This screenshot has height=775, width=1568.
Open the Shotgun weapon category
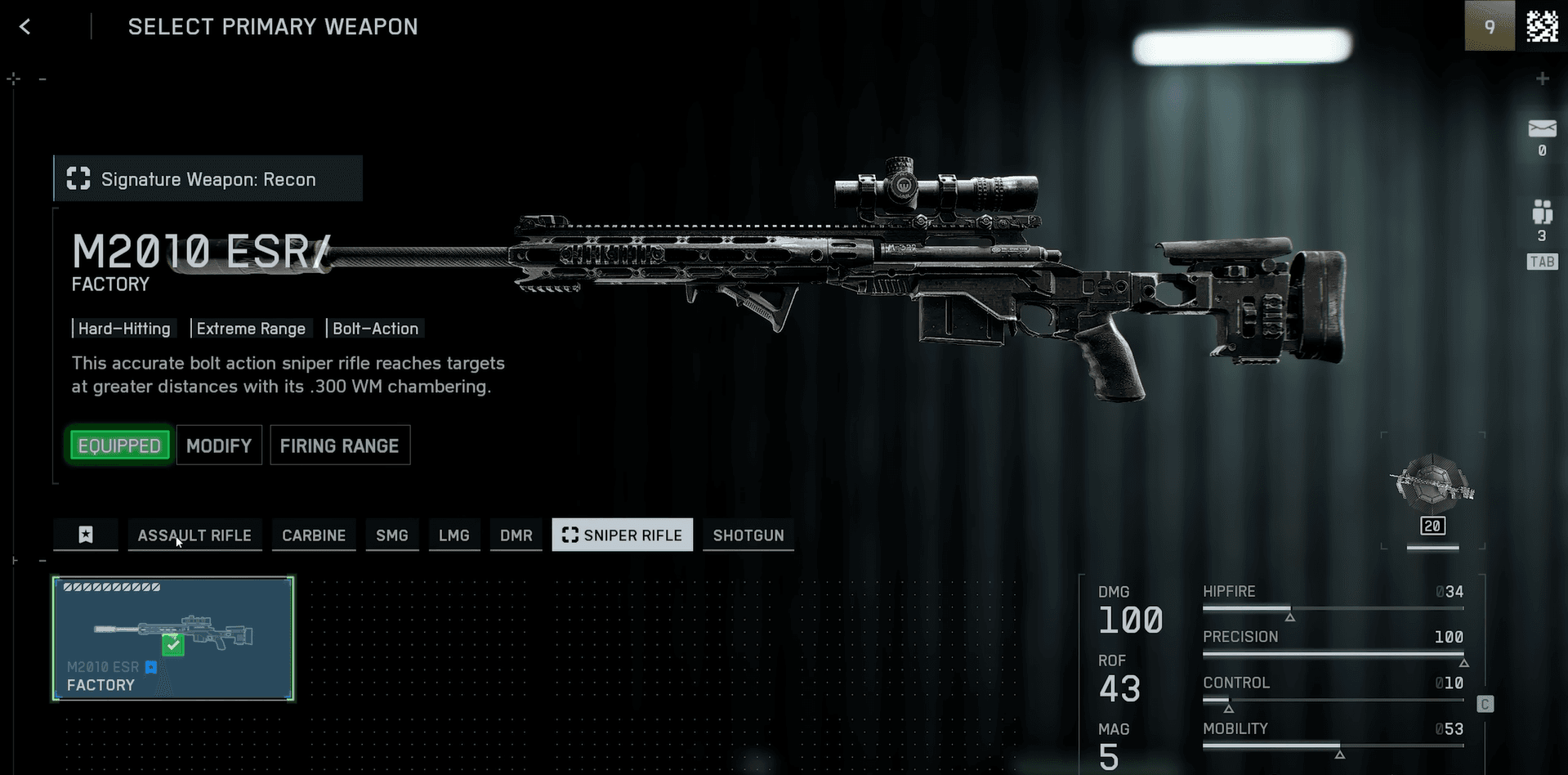pos(748,535)
